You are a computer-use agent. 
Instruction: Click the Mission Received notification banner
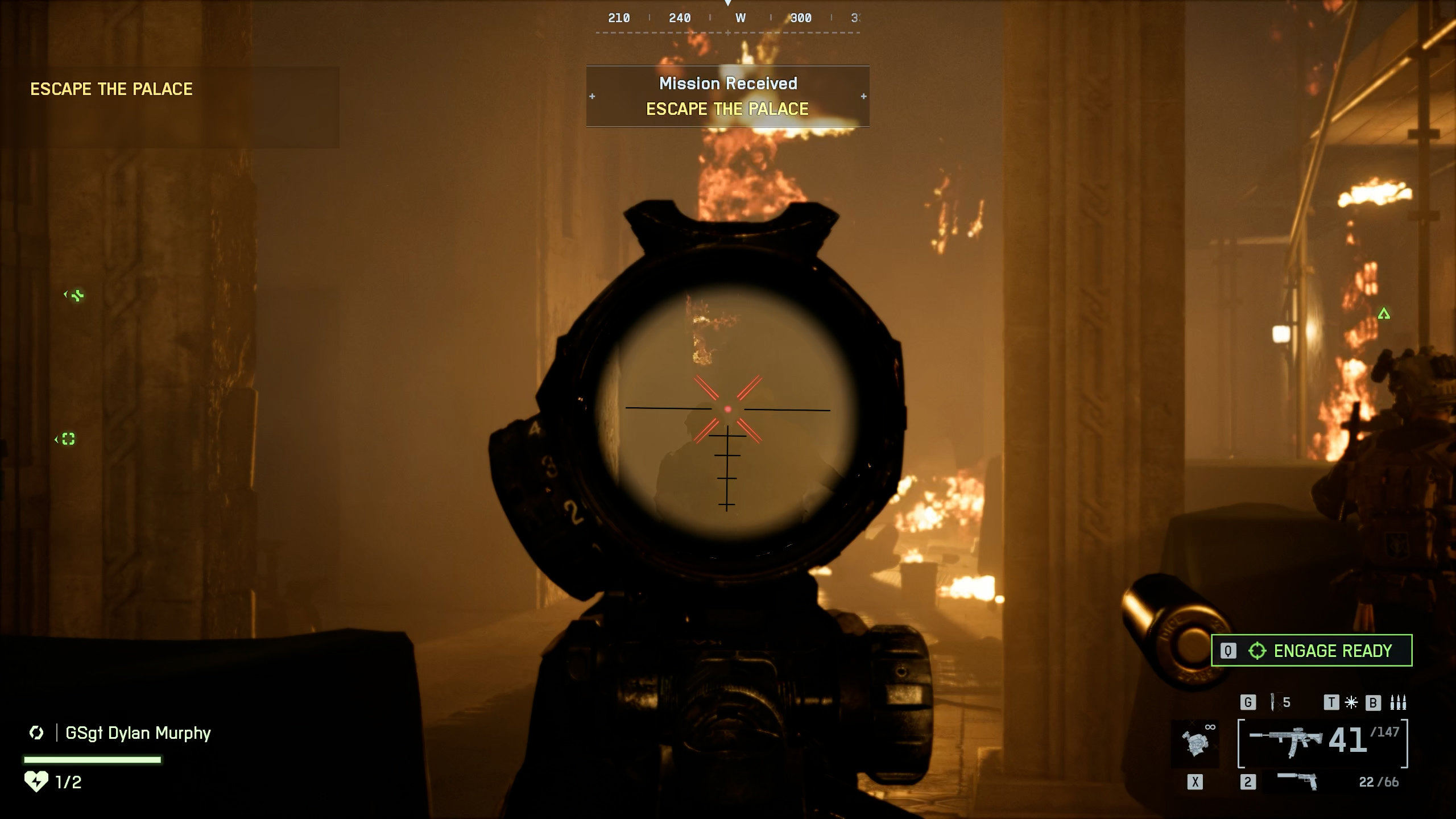tap(727, 96)
